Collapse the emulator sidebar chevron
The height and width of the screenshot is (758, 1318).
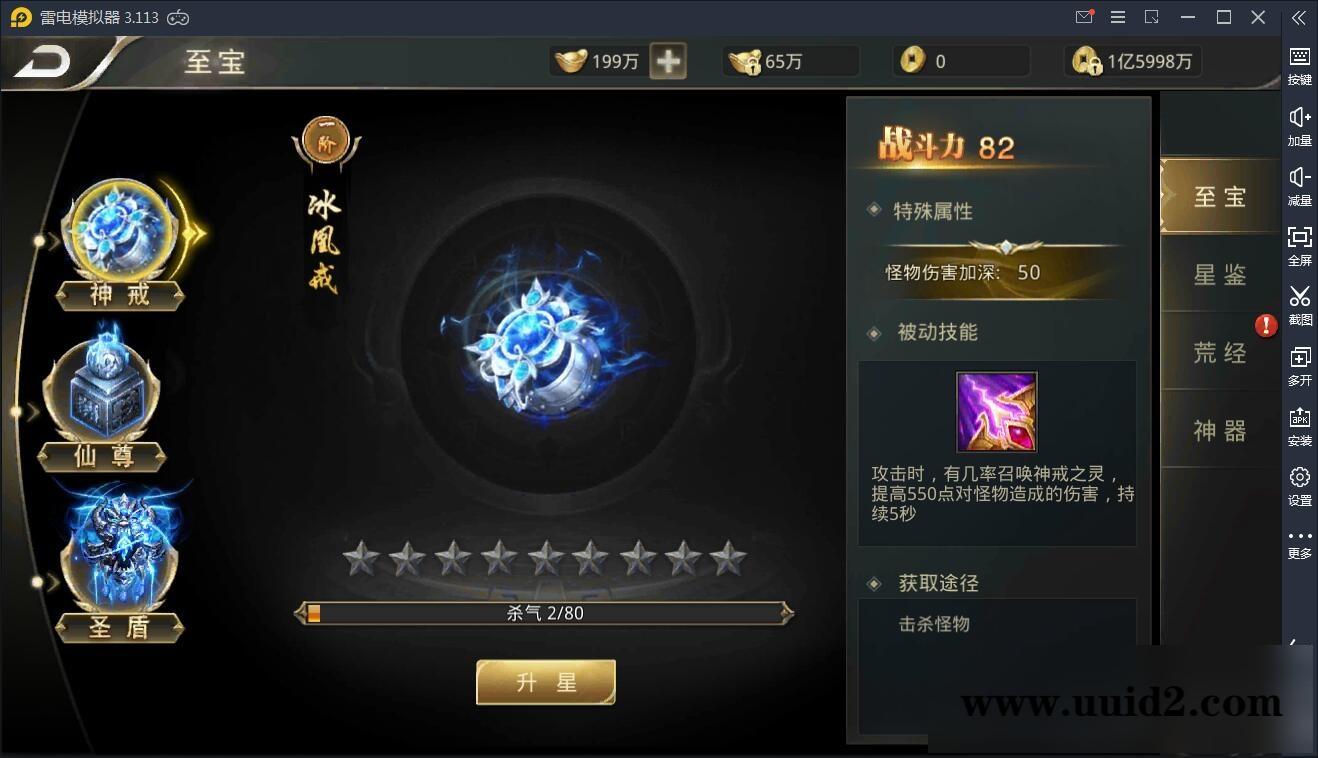(x=1299, y=17)
